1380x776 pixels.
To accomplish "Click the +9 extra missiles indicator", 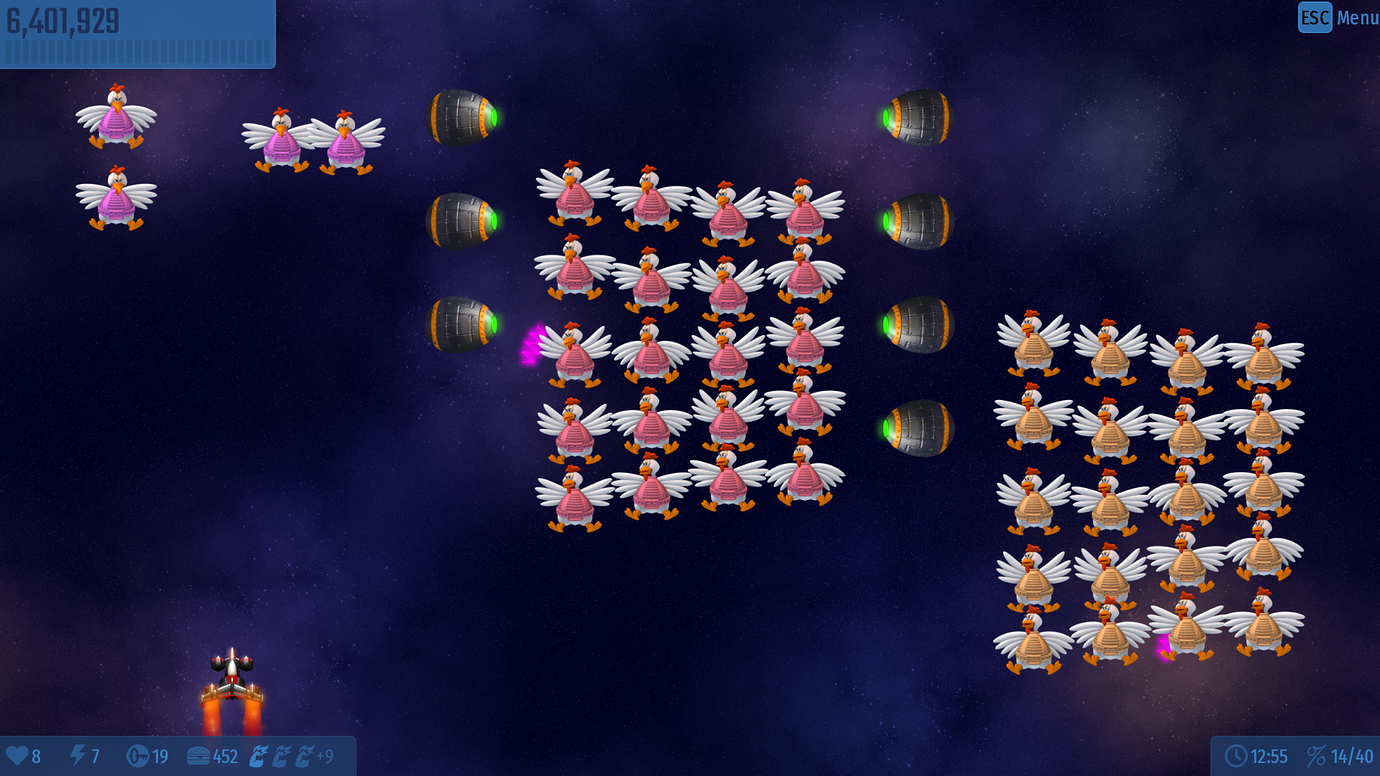I will (x=325, y=757).
